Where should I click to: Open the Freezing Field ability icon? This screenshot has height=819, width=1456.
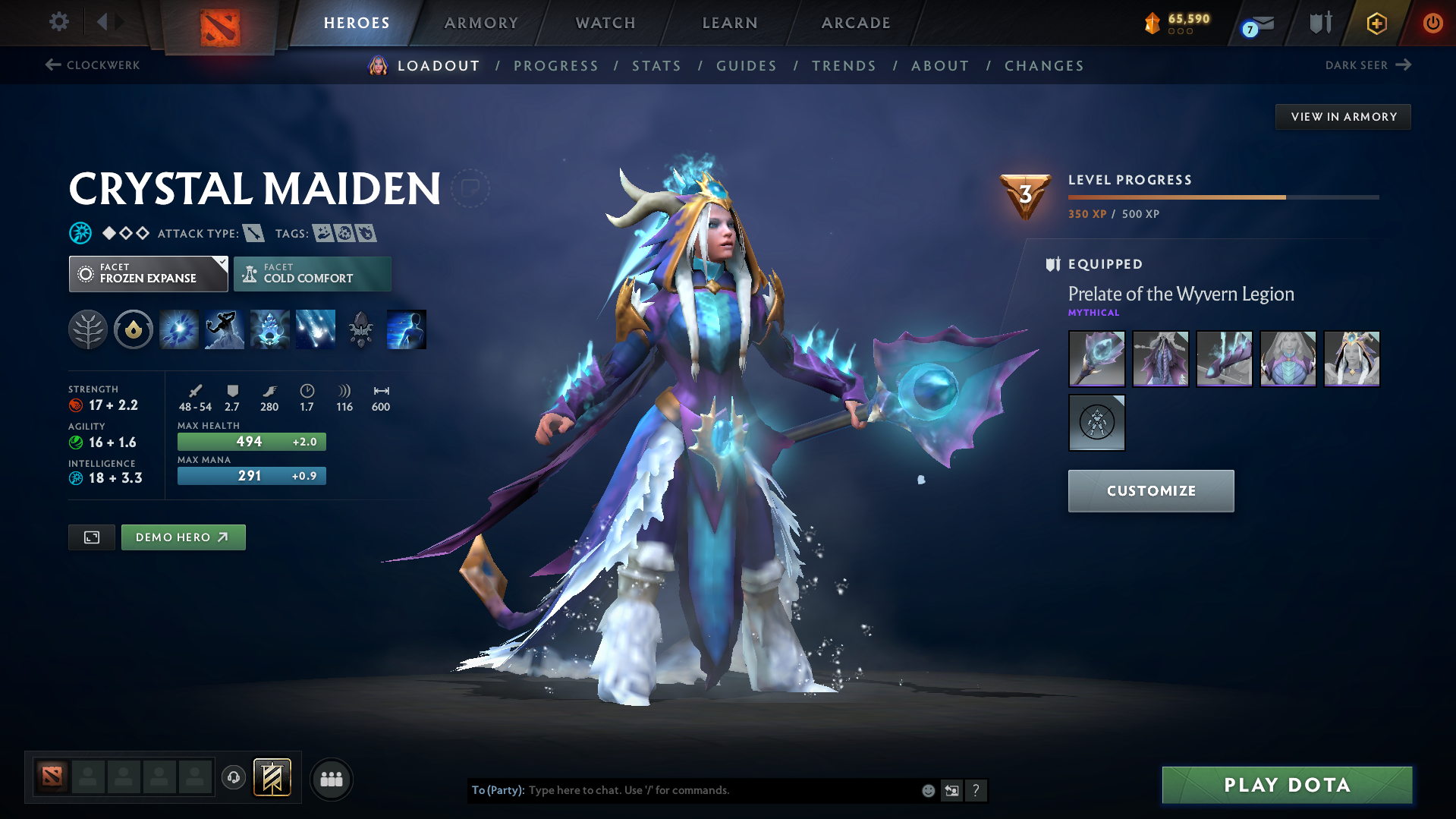tap(315, 329)
